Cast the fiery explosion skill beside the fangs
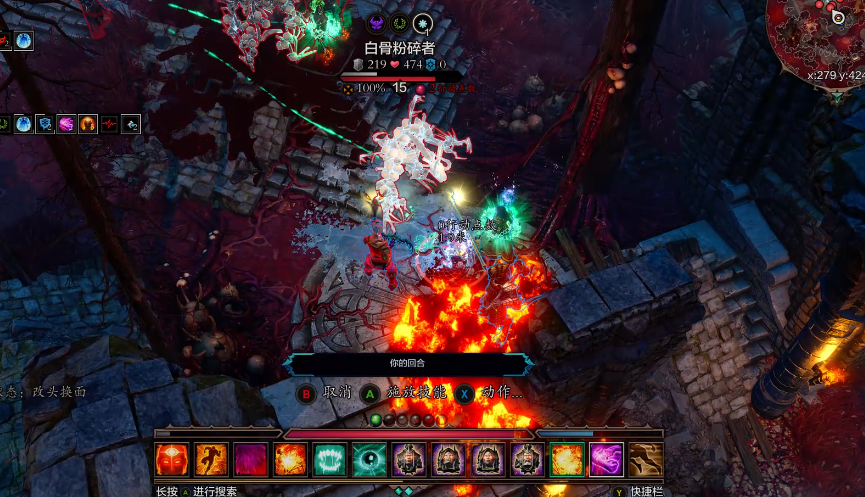This screenshot has width=865, height=497. point(290,459)
